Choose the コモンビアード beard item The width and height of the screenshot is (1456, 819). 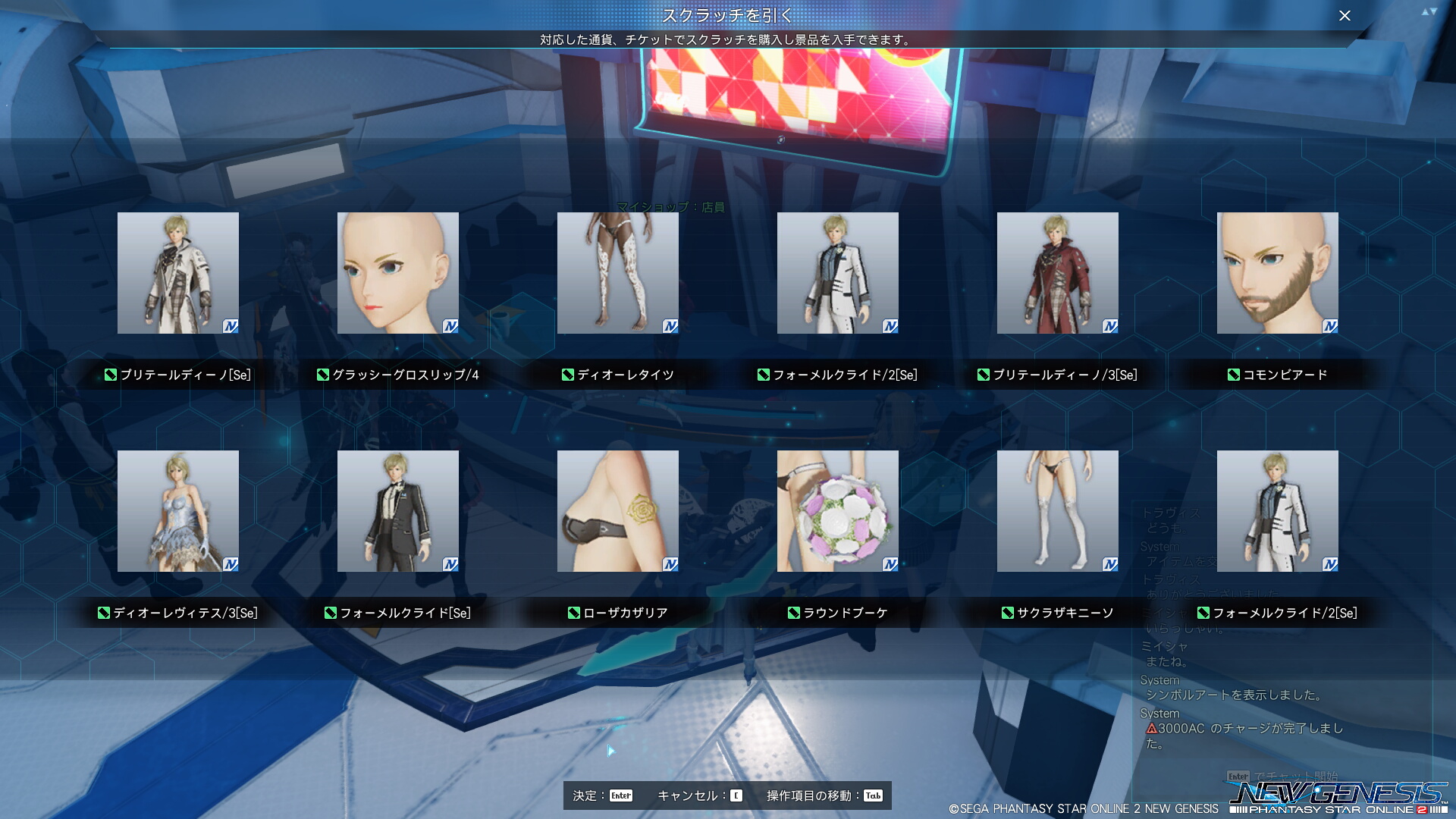[1278, 273]
